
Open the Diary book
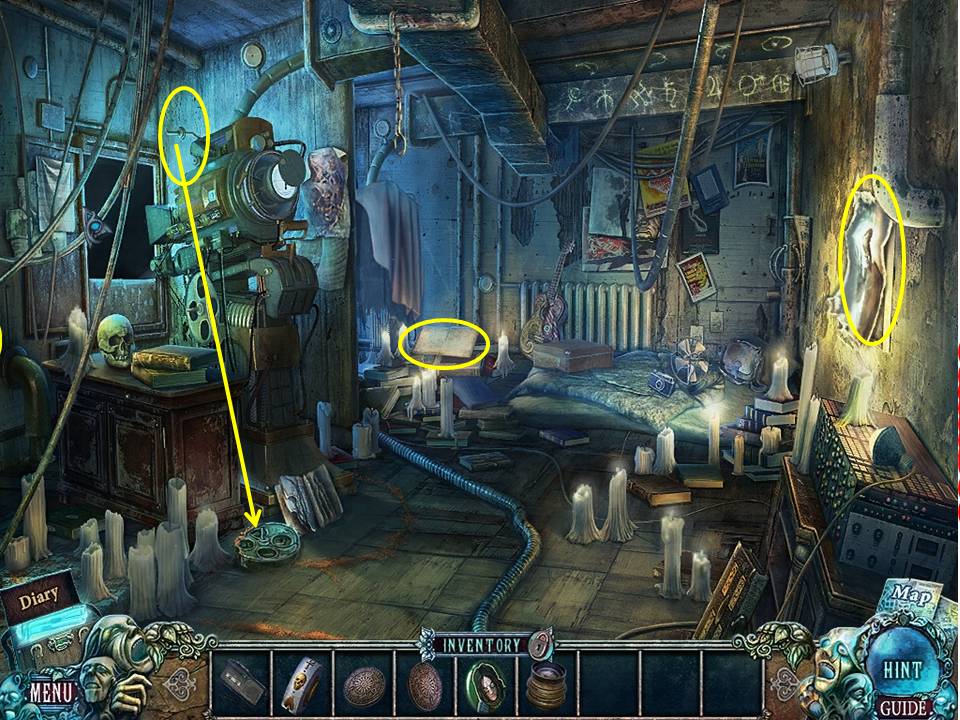pyautogui.click(x=38, y=598)
